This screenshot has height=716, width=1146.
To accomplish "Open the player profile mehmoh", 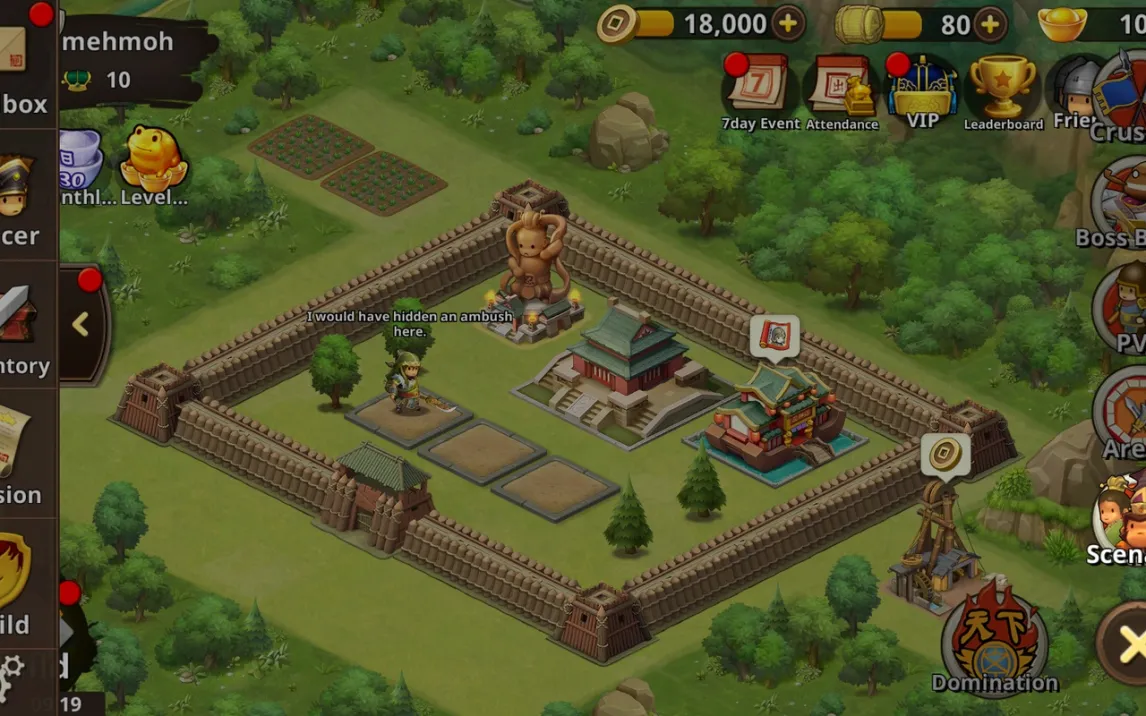I will point(118,42).
